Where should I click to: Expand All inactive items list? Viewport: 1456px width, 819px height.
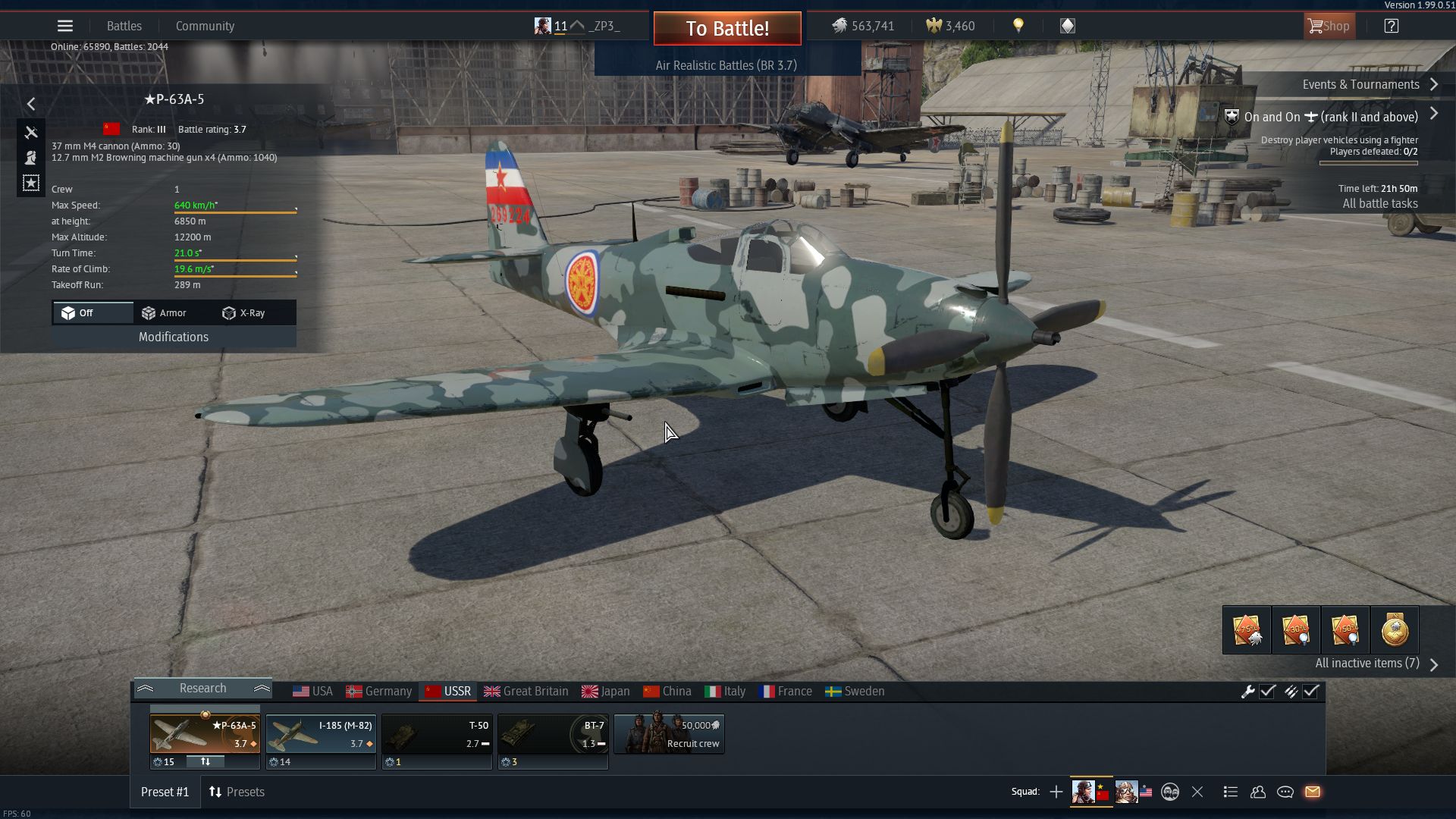pyautogui.click(x=1434, y=664)
